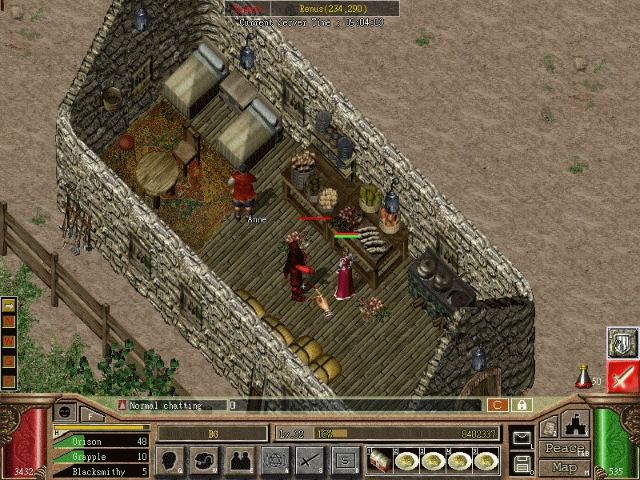Open the hexagram magic button
The height and width of the screenshot is (480, 640).
coord(275,461)
